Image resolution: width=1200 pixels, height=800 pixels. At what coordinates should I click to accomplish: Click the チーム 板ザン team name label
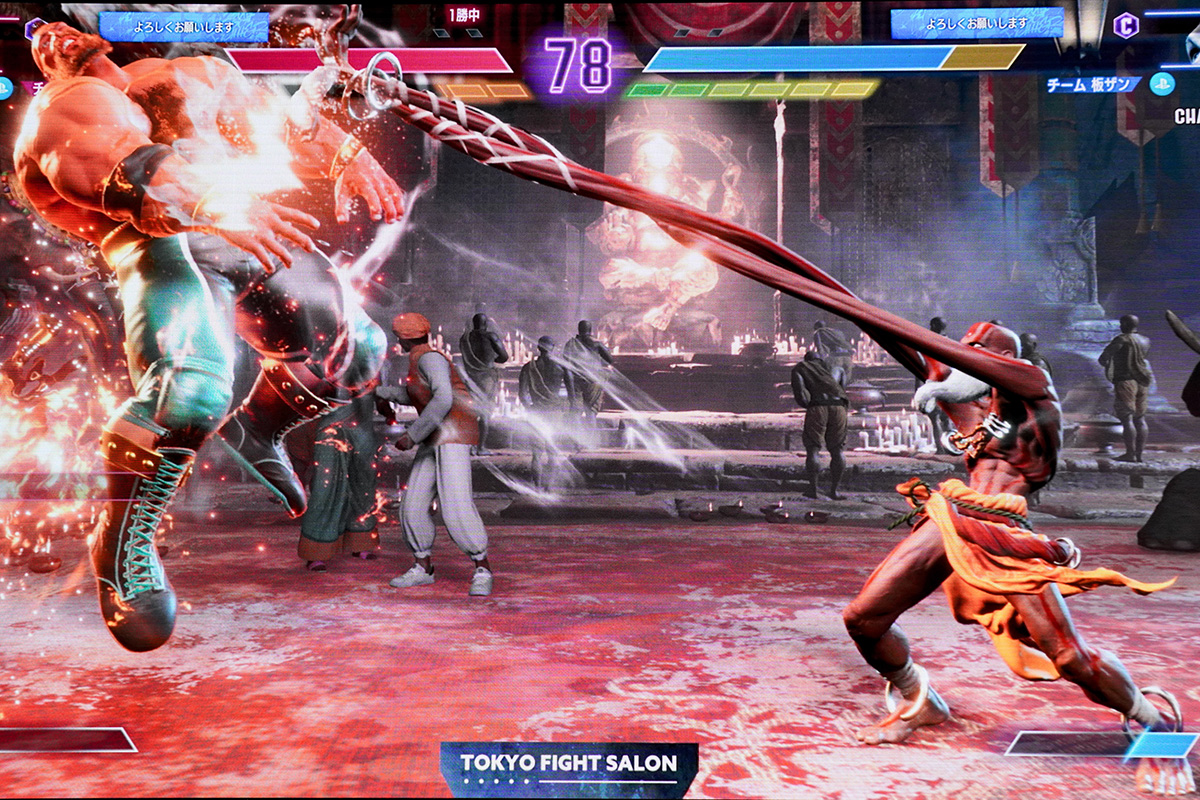[x=1093, y=85]
